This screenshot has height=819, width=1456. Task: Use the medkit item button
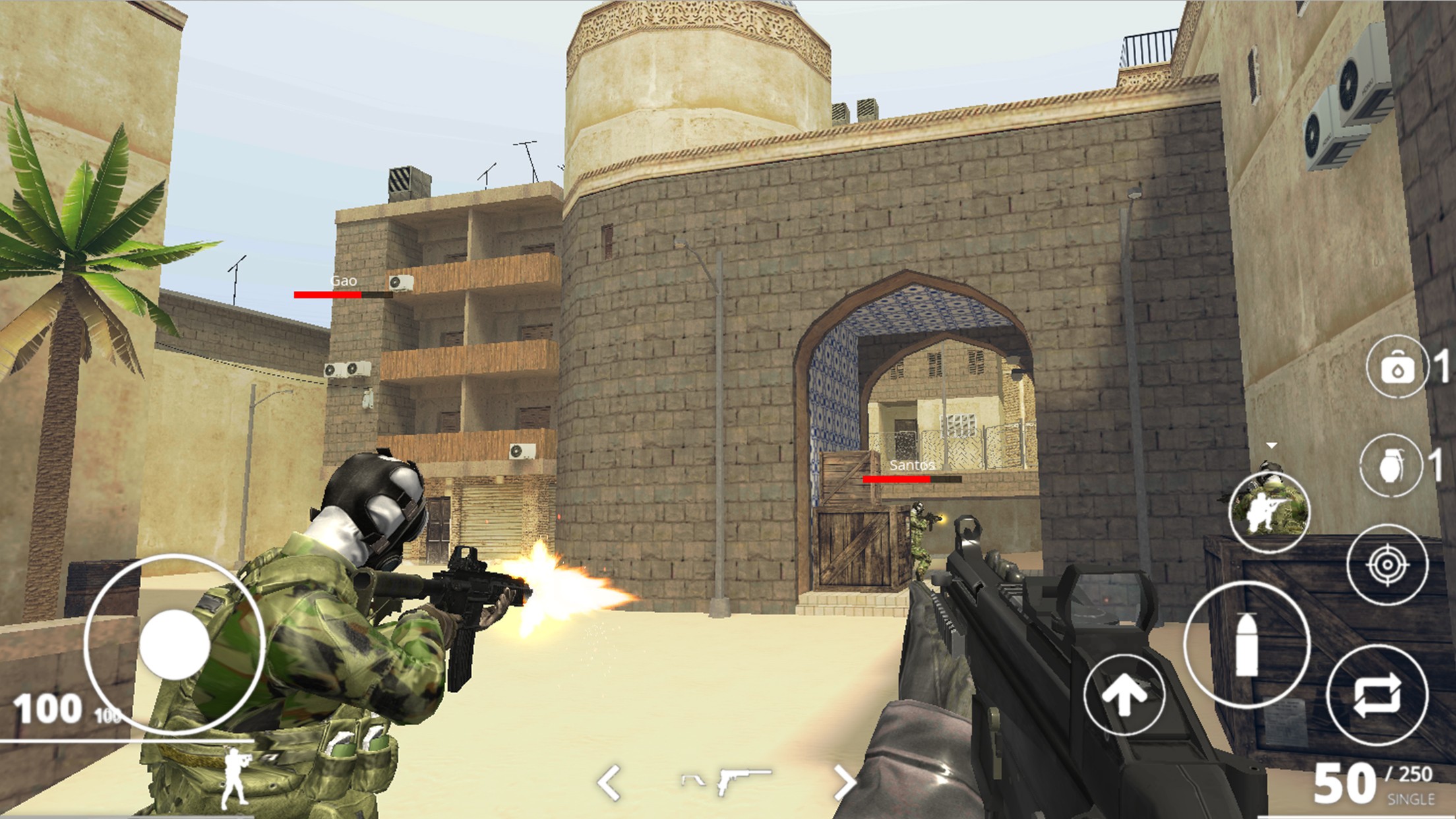(1397, 367)
